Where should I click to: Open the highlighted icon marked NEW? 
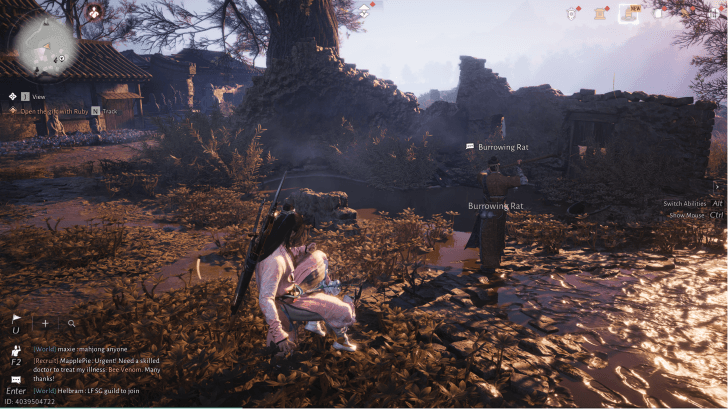coord(629,13)
